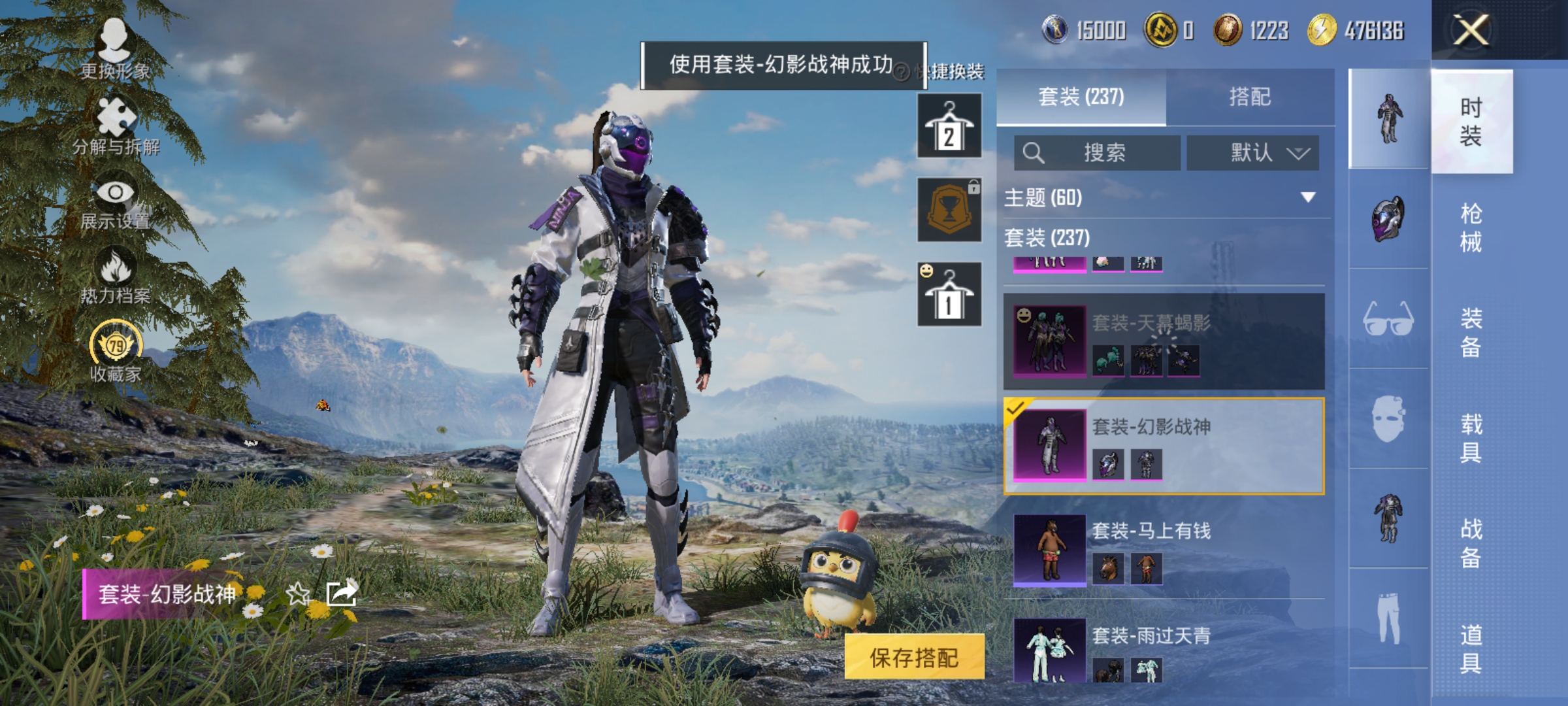Open the helmet slot in the right sidebar
This screenshot has height=706, width=1568.
point(1386,216)
